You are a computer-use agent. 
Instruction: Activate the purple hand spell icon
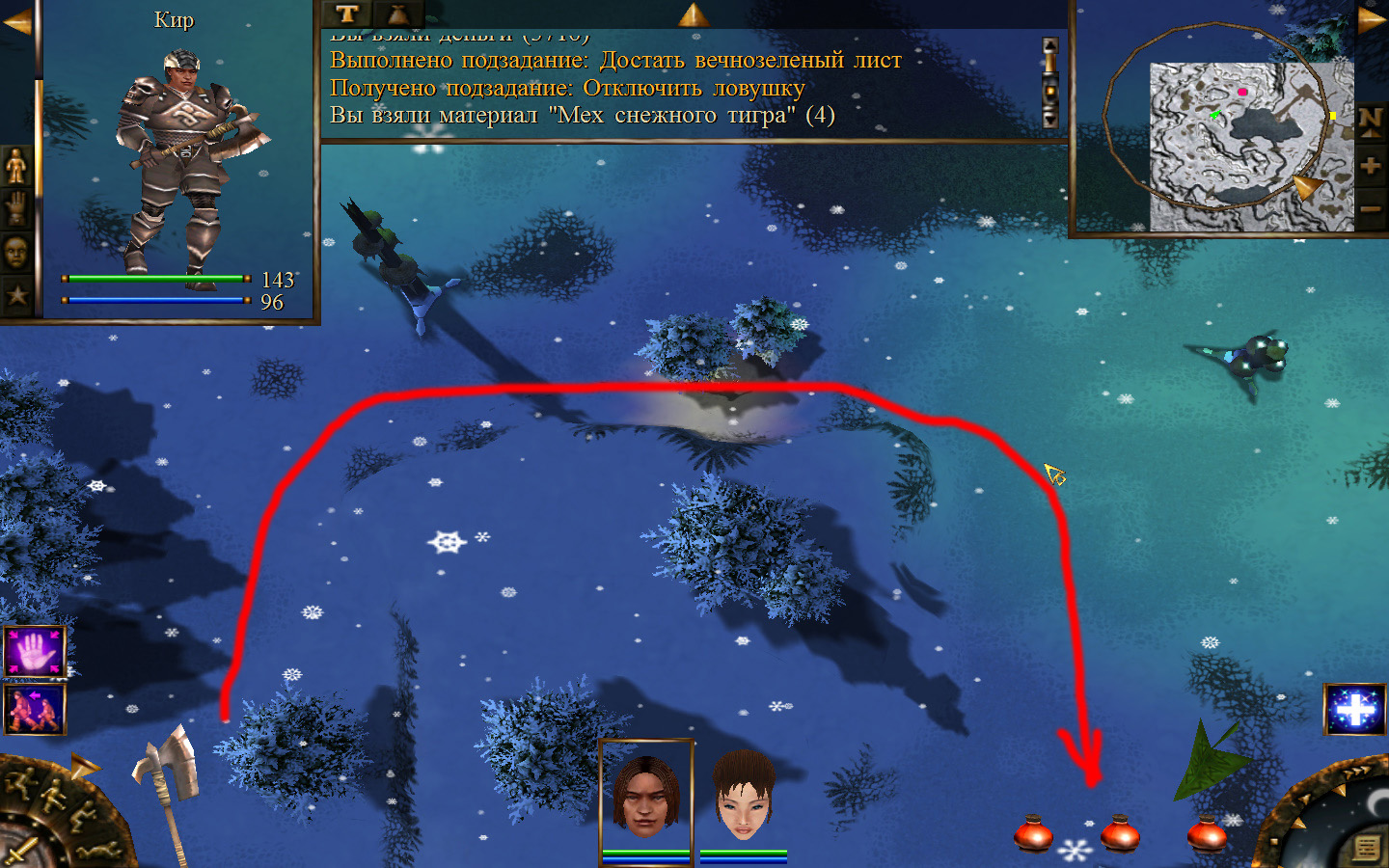35,652
